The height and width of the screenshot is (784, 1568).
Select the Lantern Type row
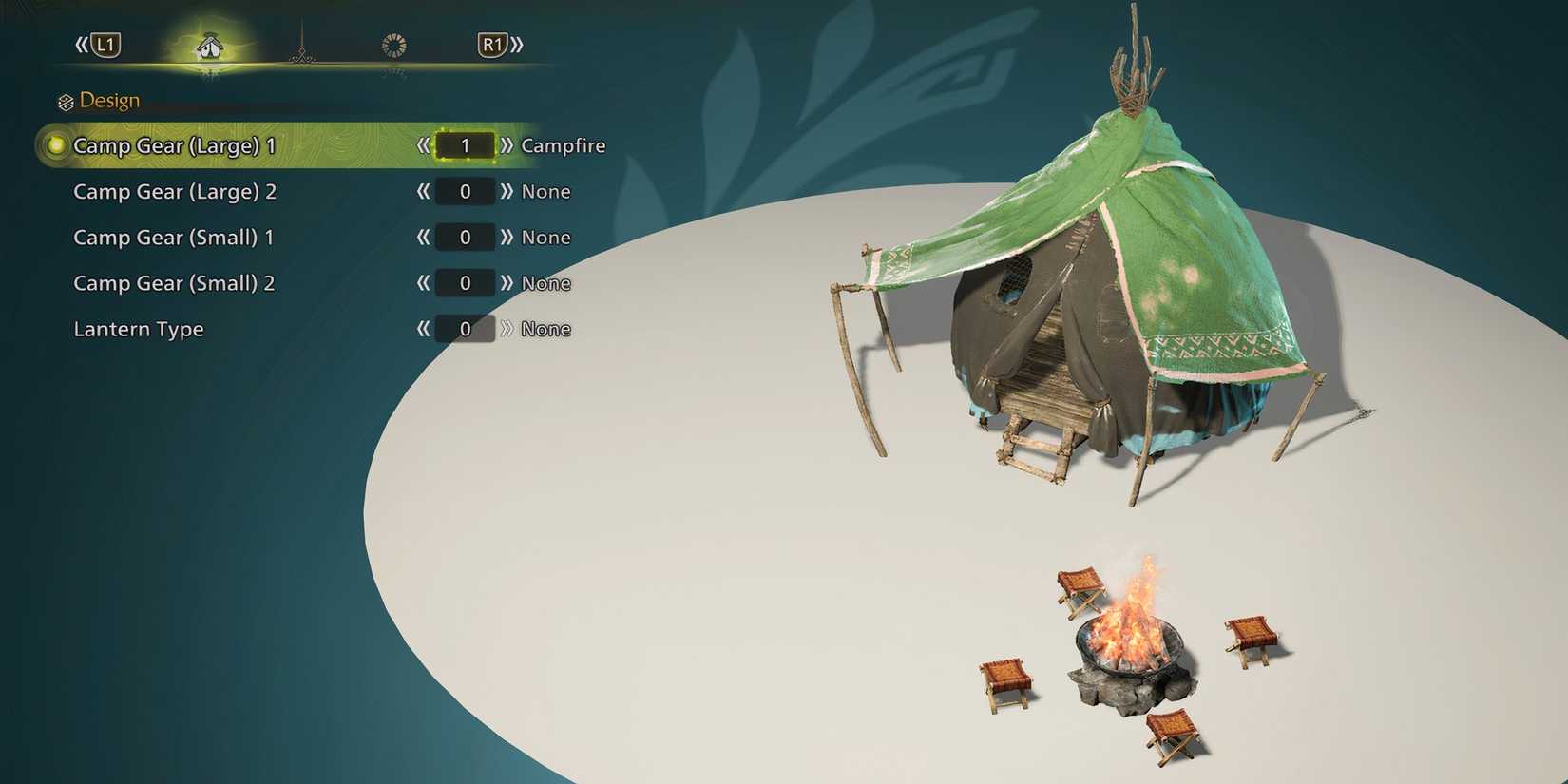139,328
